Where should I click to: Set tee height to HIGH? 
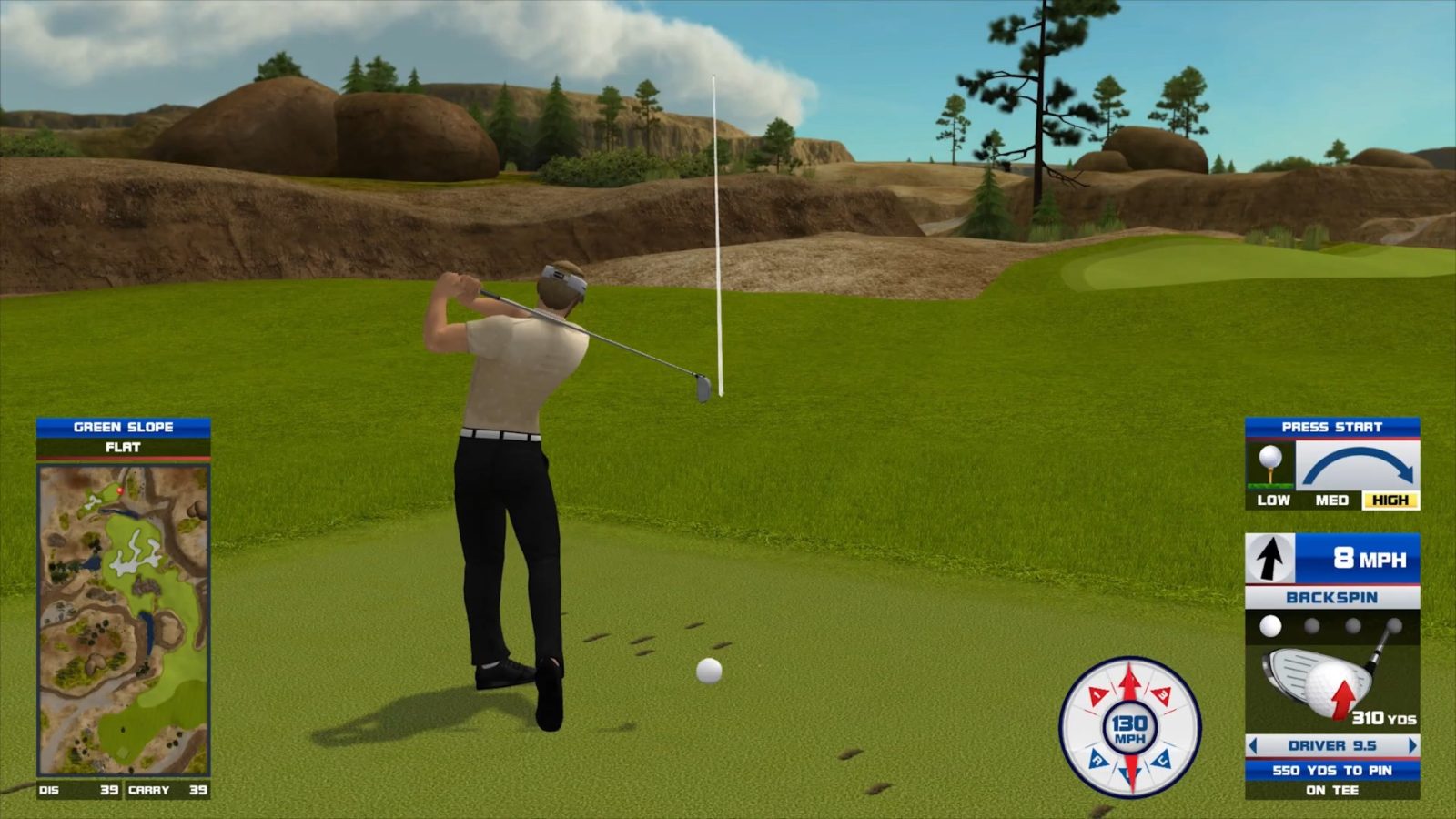tap(1390, 500)
